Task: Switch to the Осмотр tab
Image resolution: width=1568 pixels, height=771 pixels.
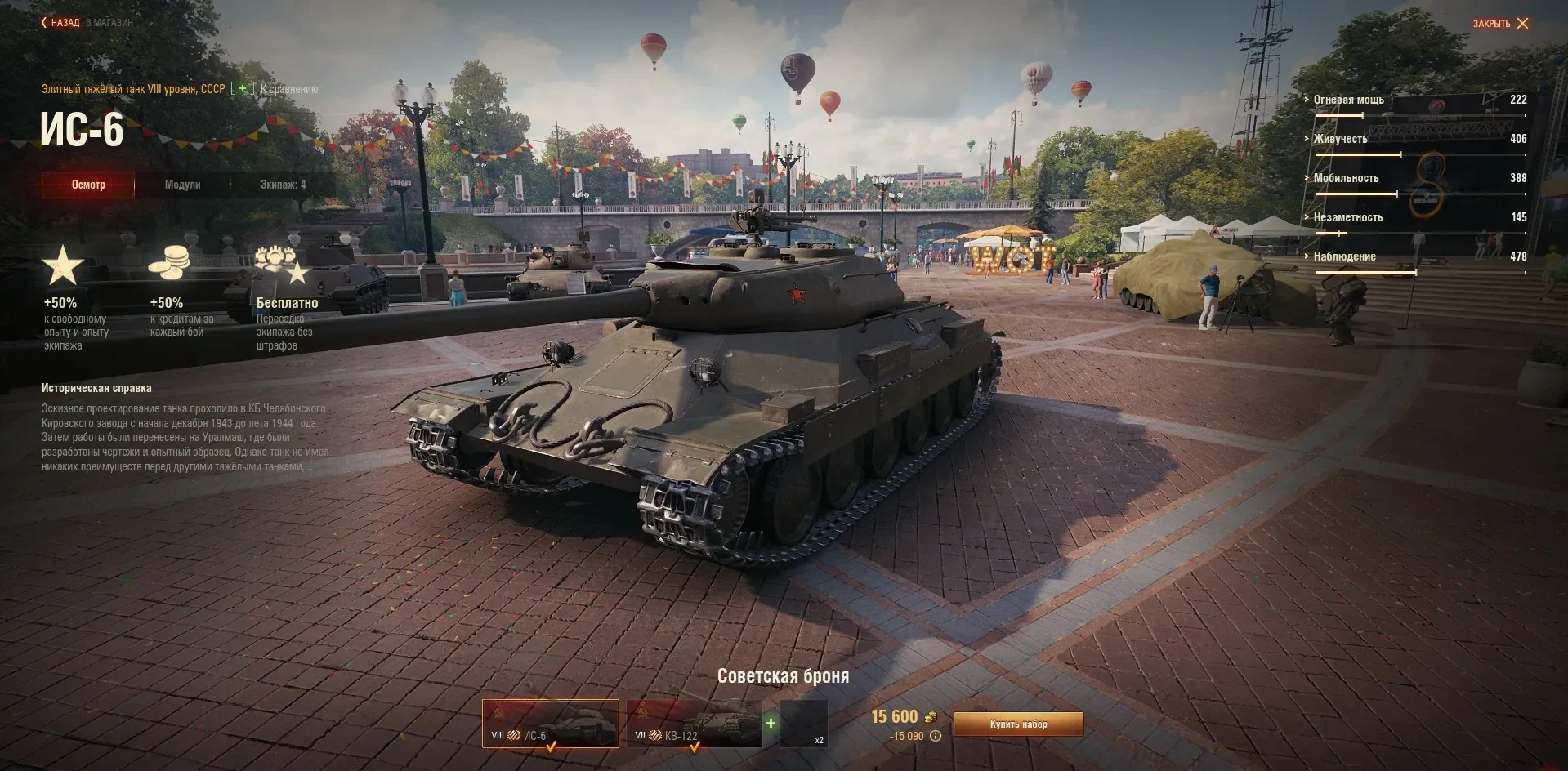Action: pyautogui.click(x=88, y=185)
